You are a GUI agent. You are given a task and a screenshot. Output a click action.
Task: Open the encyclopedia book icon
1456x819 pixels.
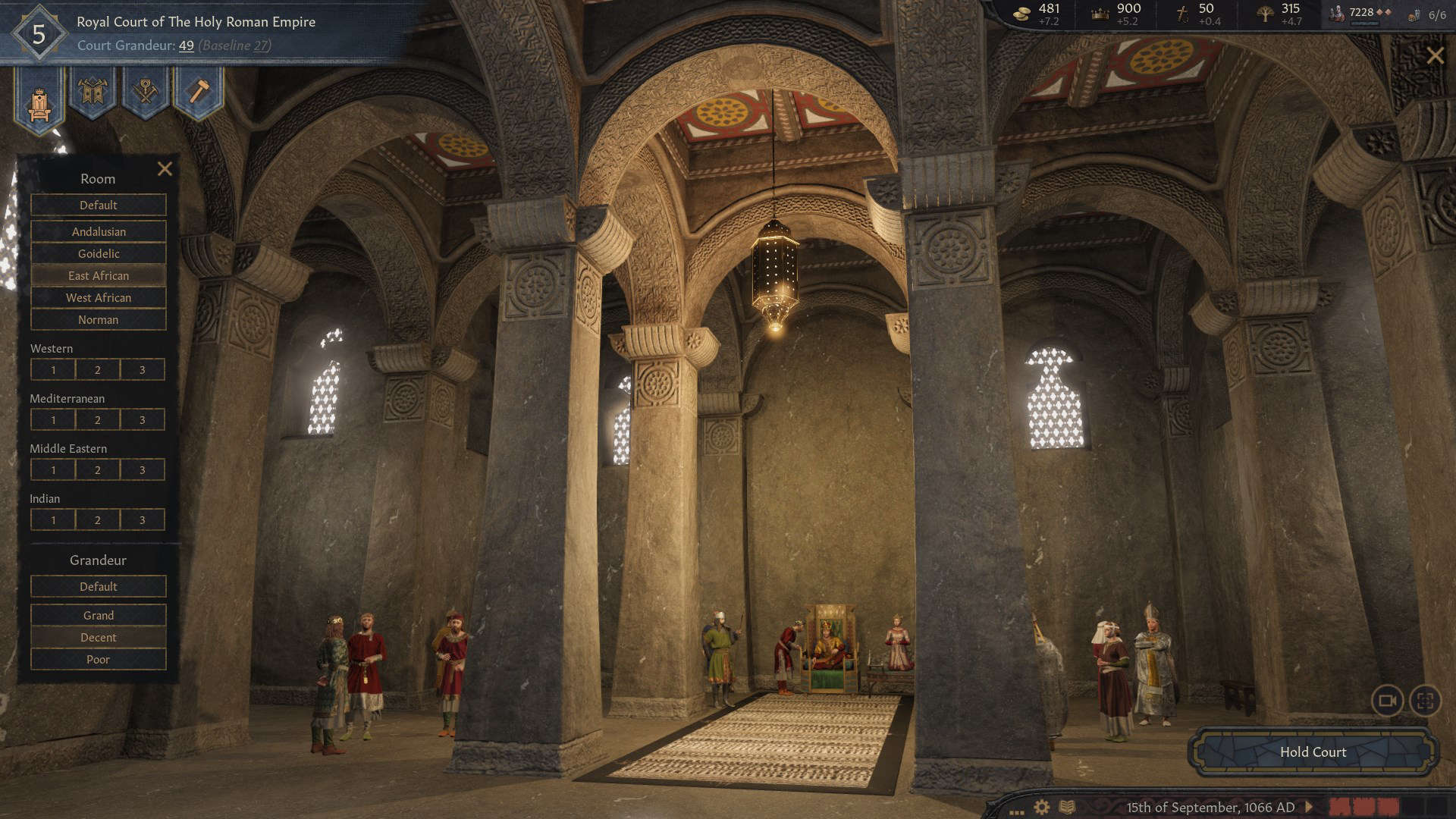click(1068, 808)
